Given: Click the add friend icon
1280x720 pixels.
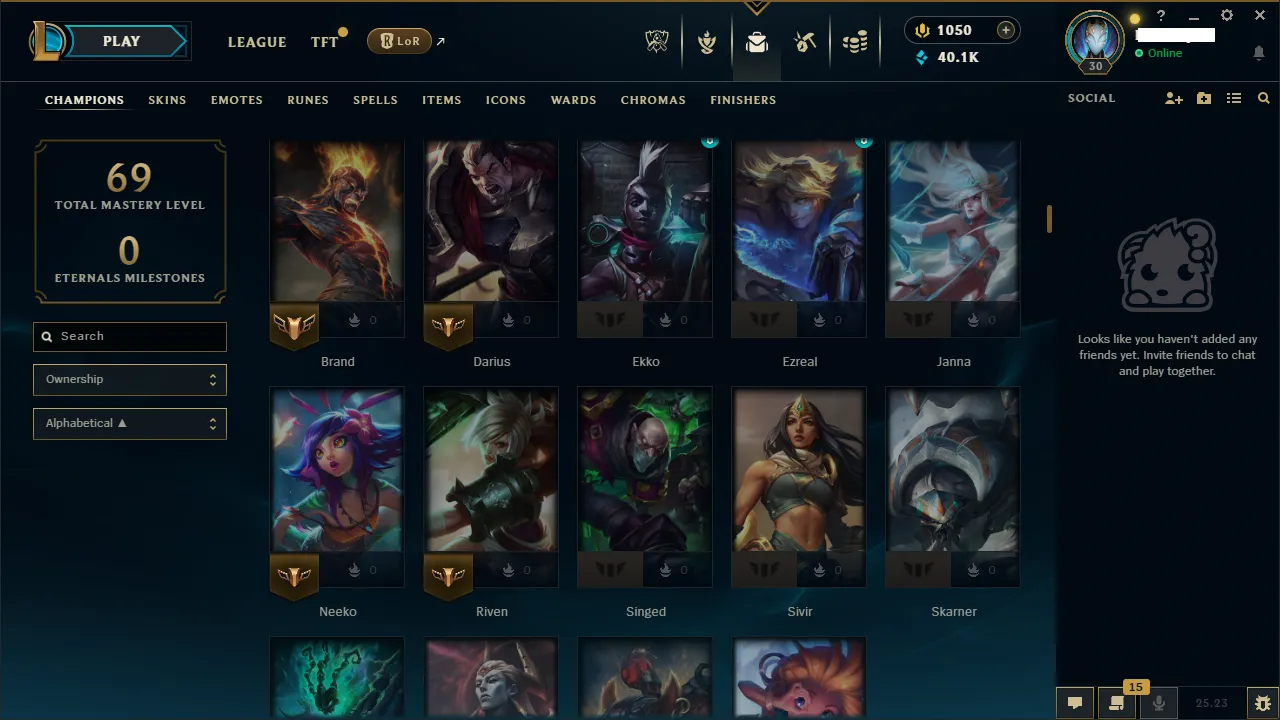Looking at the screenshot, I should (x=1173, y=98).
